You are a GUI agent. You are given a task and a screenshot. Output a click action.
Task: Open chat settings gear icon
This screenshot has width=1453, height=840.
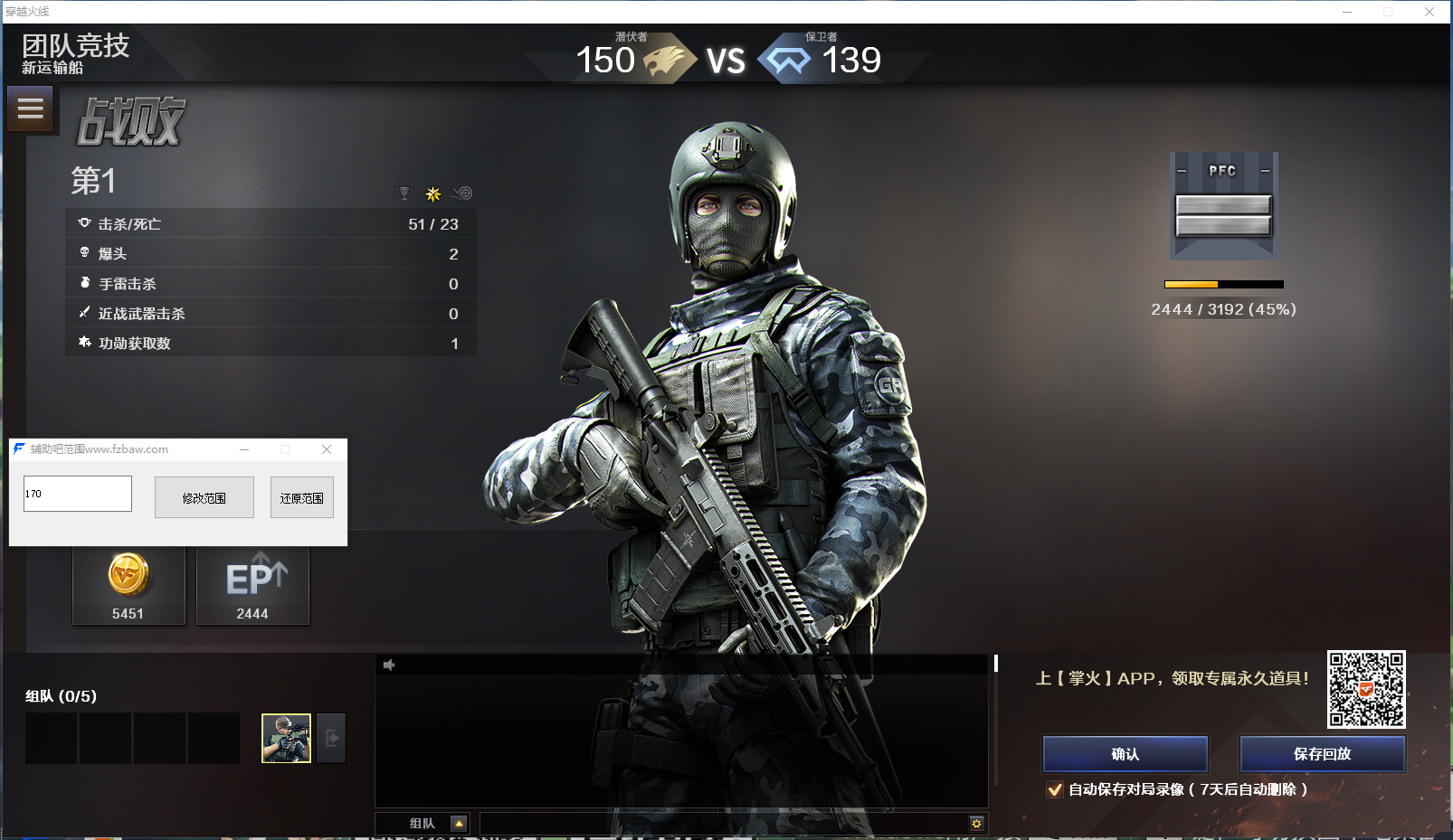976,824
